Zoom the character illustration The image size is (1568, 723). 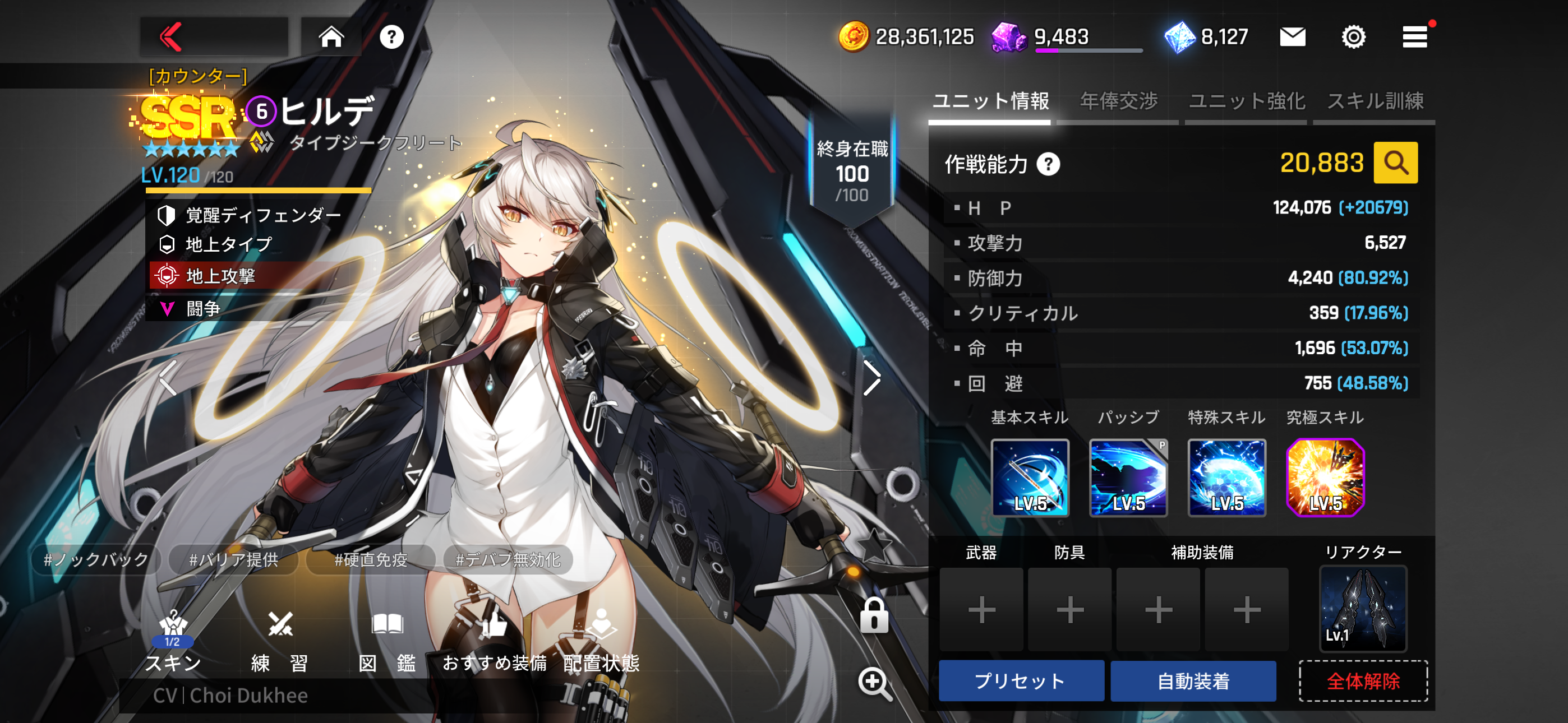[874, 683]
